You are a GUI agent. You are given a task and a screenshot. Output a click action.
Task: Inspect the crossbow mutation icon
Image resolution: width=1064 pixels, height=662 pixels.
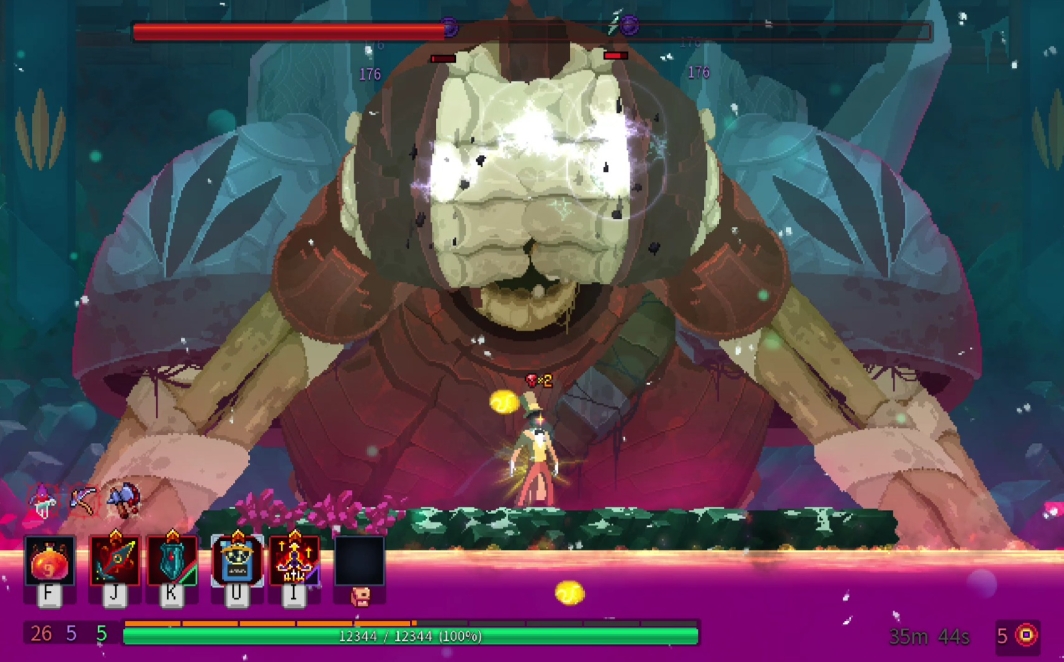[83, 498]
